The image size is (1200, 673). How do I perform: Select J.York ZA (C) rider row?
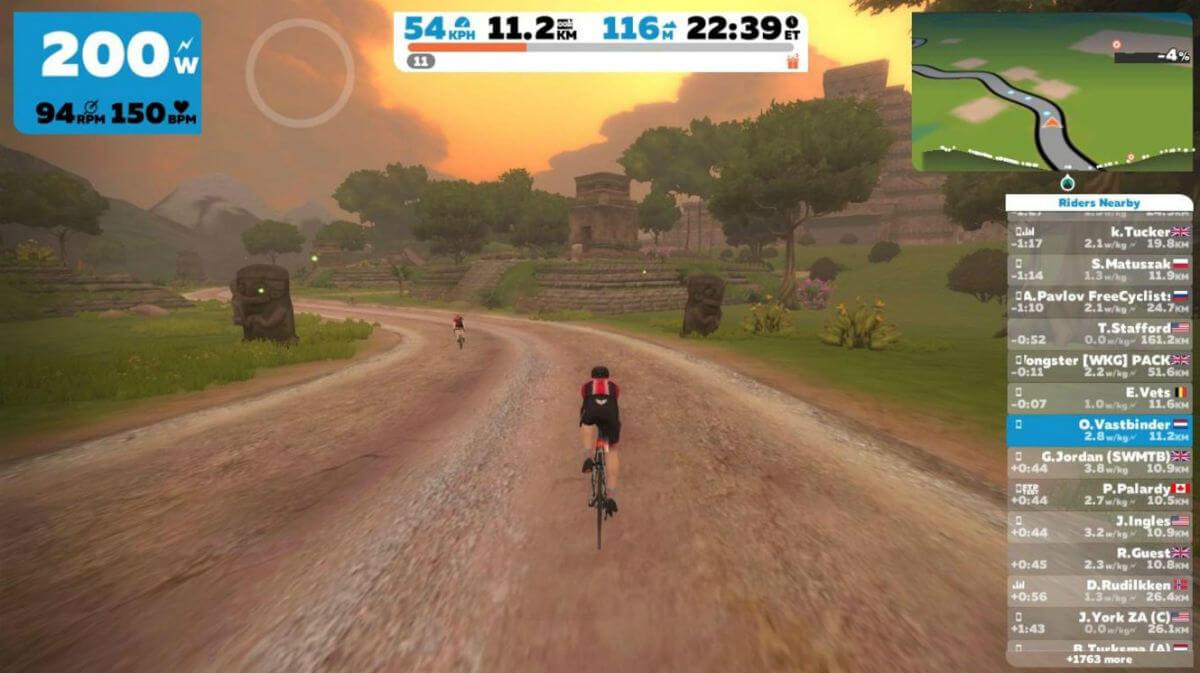tap(1099, 623)
